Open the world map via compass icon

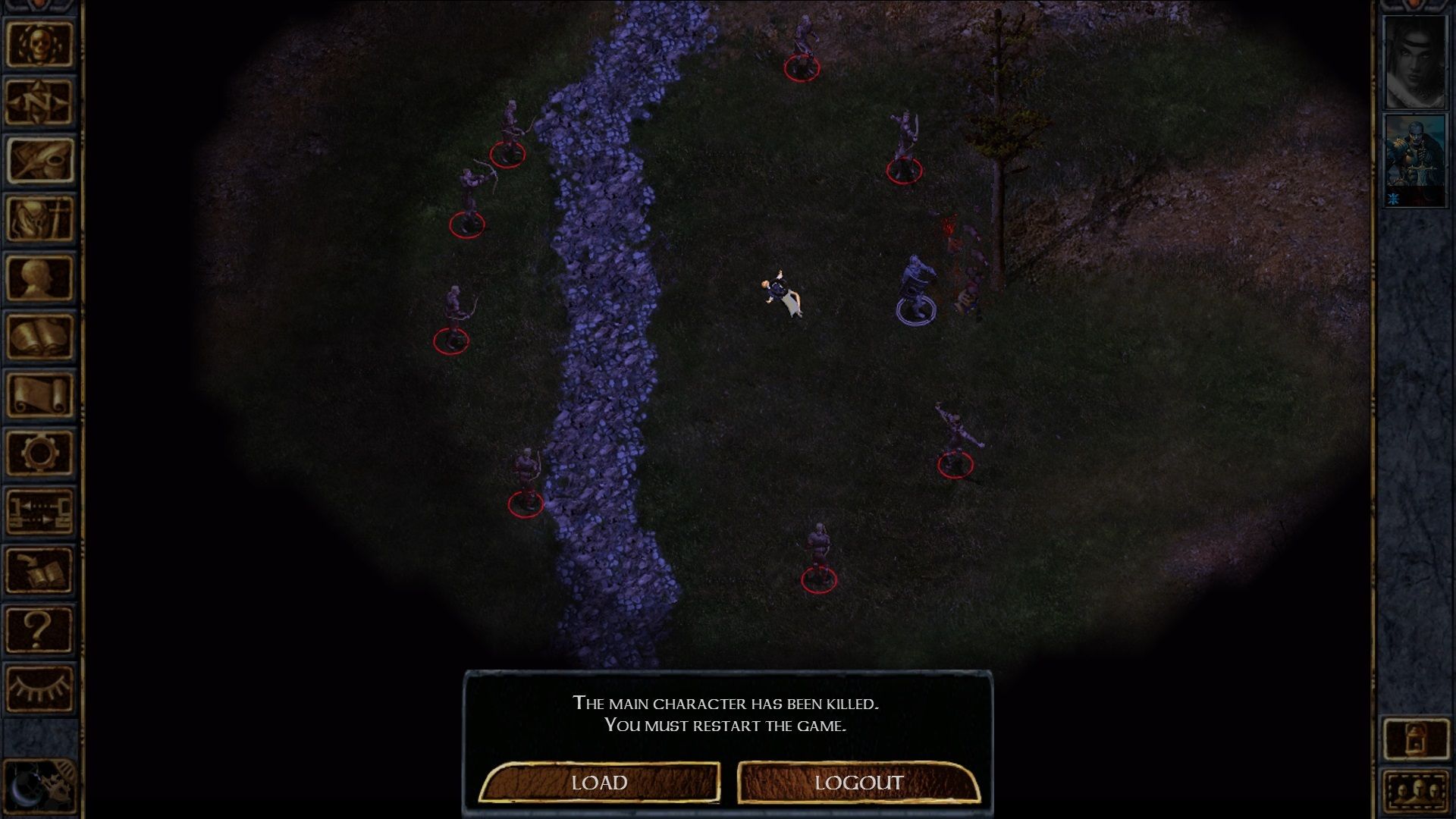pos(39,102)
